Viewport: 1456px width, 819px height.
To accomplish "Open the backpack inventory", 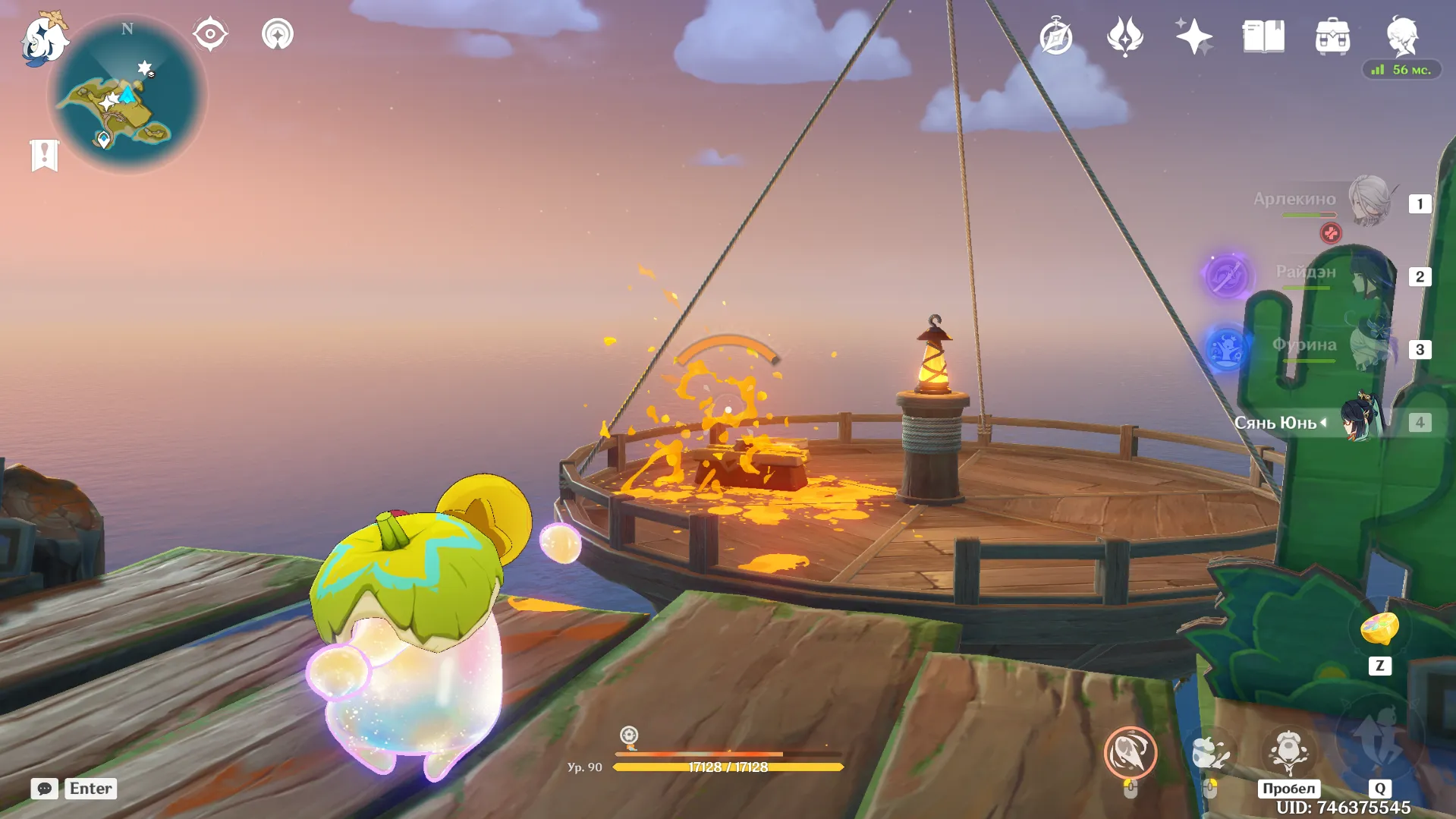I will [x=1332, y=36].
